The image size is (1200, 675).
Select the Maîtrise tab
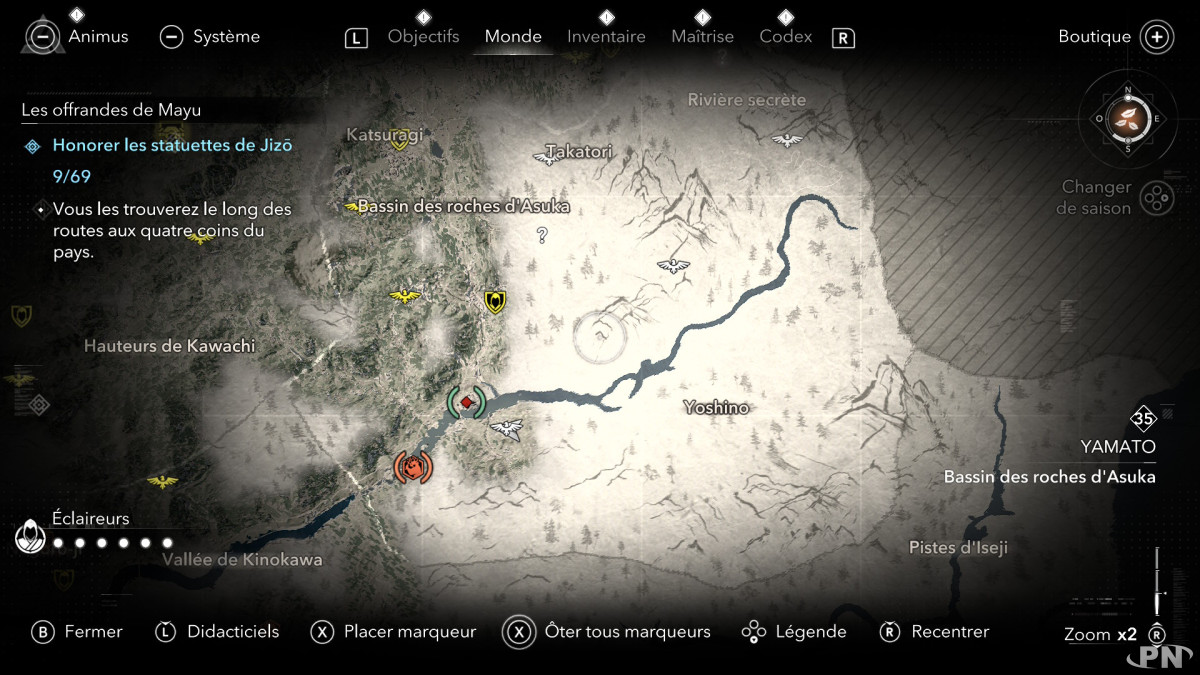702,37
